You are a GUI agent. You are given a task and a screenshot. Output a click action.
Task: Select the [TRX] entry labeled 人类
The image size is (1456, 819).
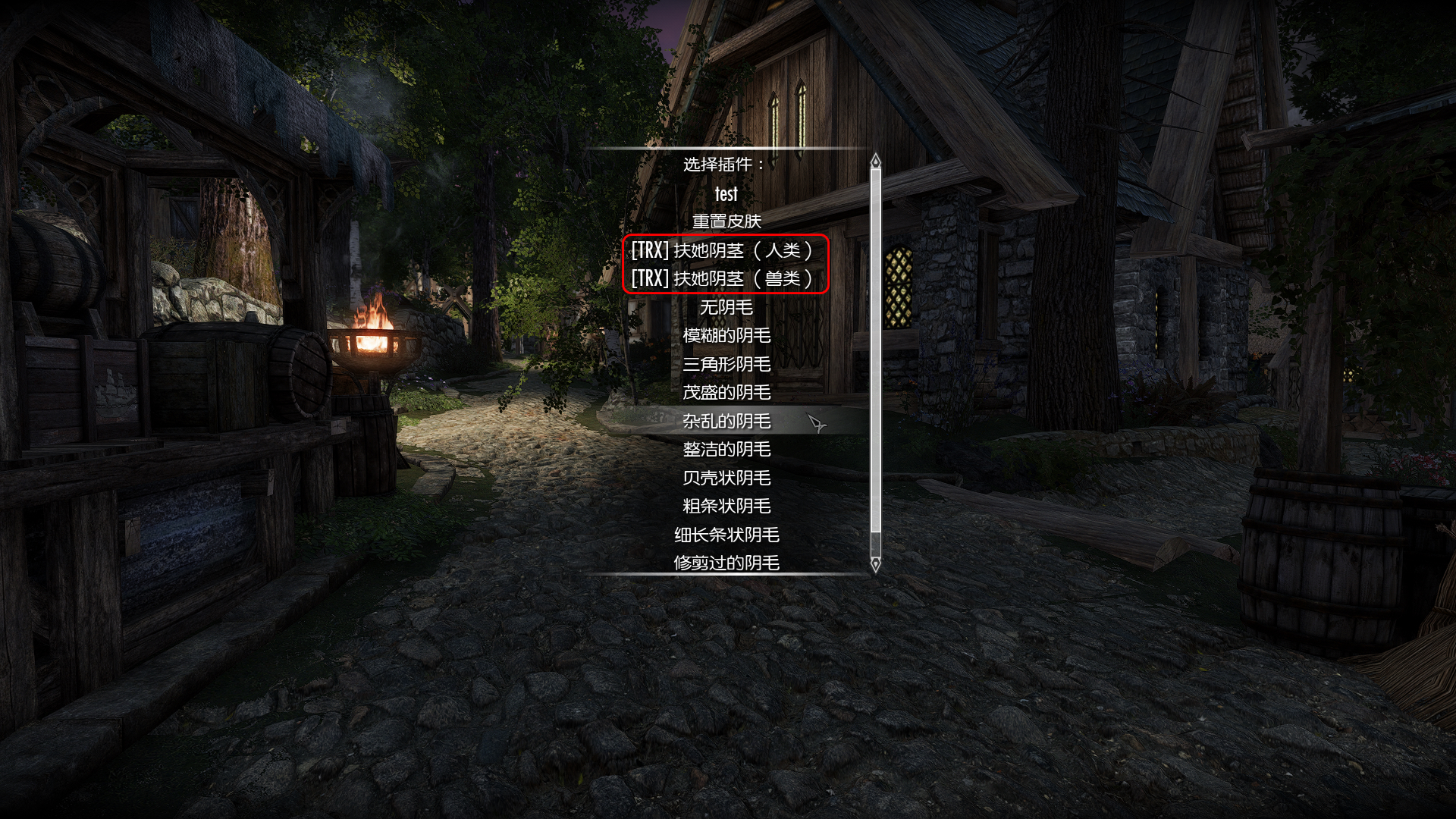(x=723, y=250)
